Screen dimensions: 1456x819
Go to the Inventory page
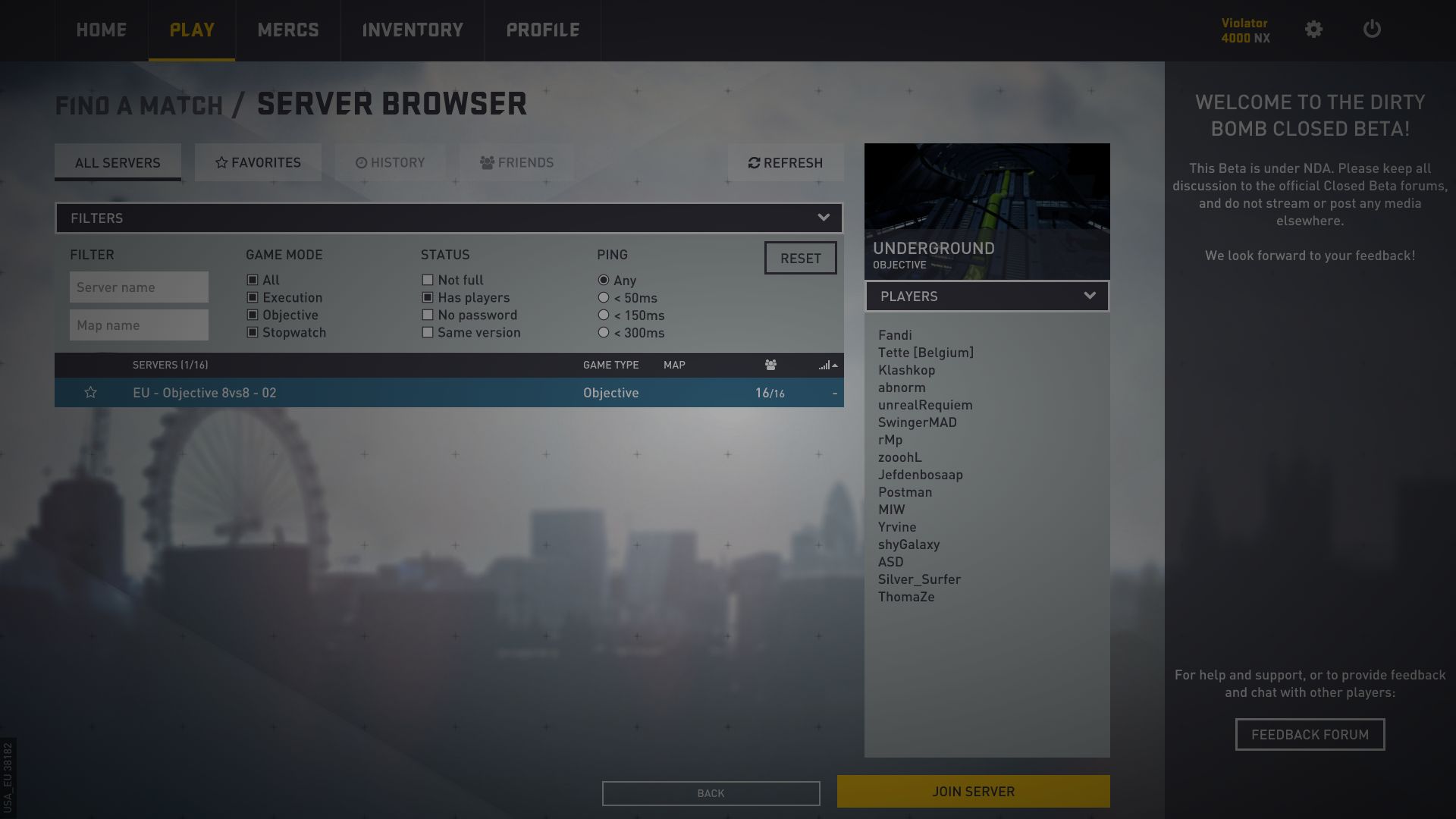413,30
